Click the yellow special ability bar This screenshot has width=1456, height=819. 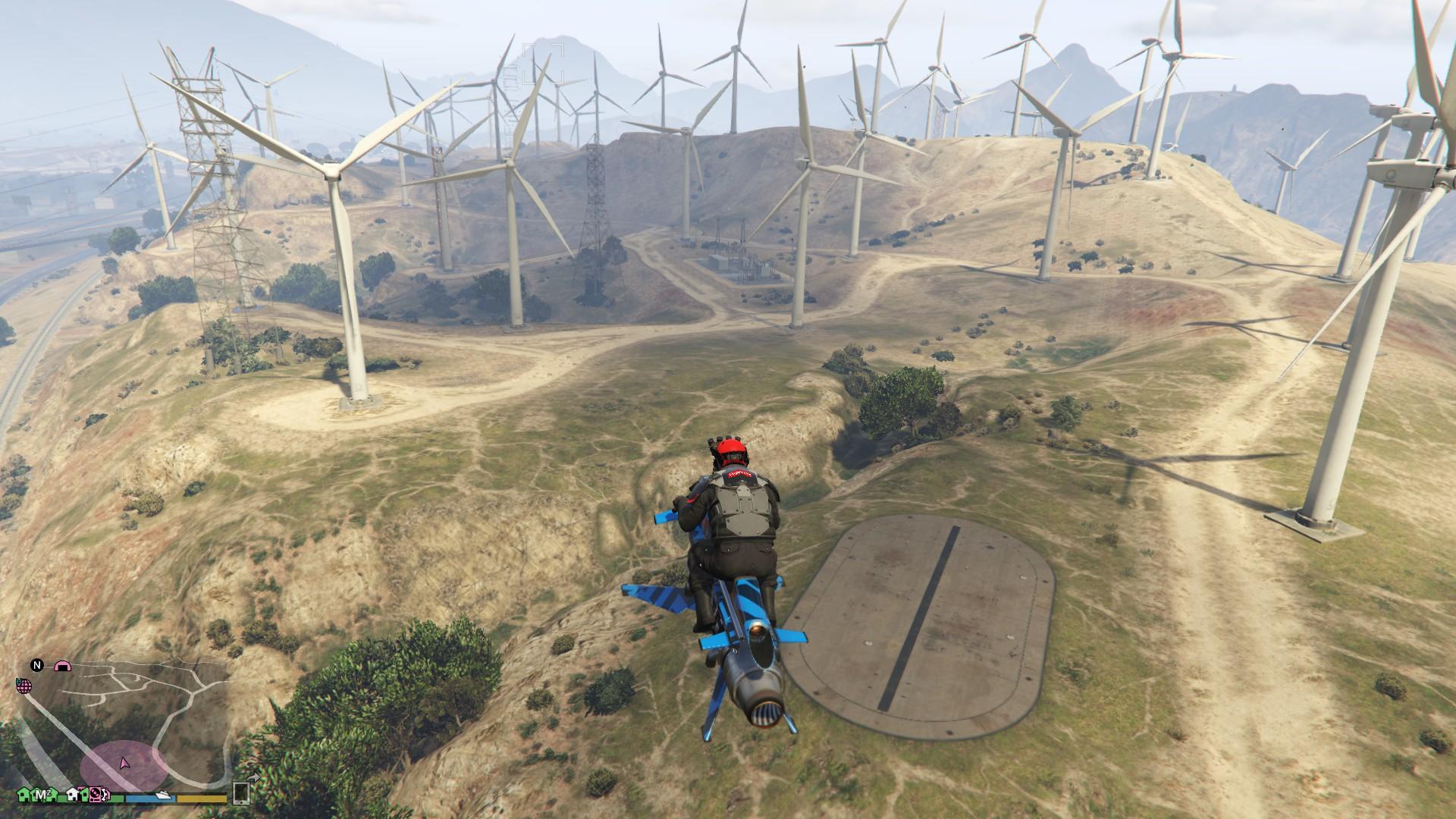point(201,798)
